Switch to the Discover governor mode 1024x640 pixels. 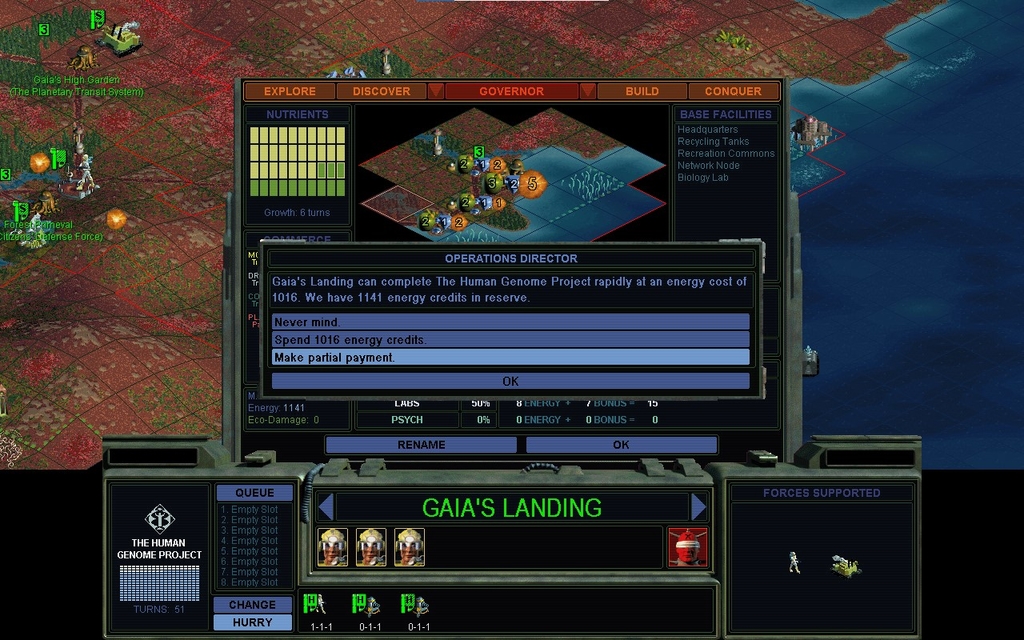point(381,91)
